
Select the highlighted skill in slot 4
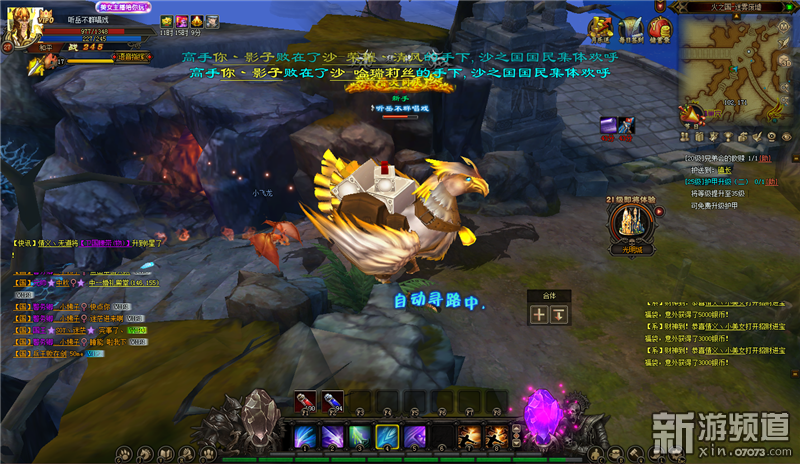[386, 436]
